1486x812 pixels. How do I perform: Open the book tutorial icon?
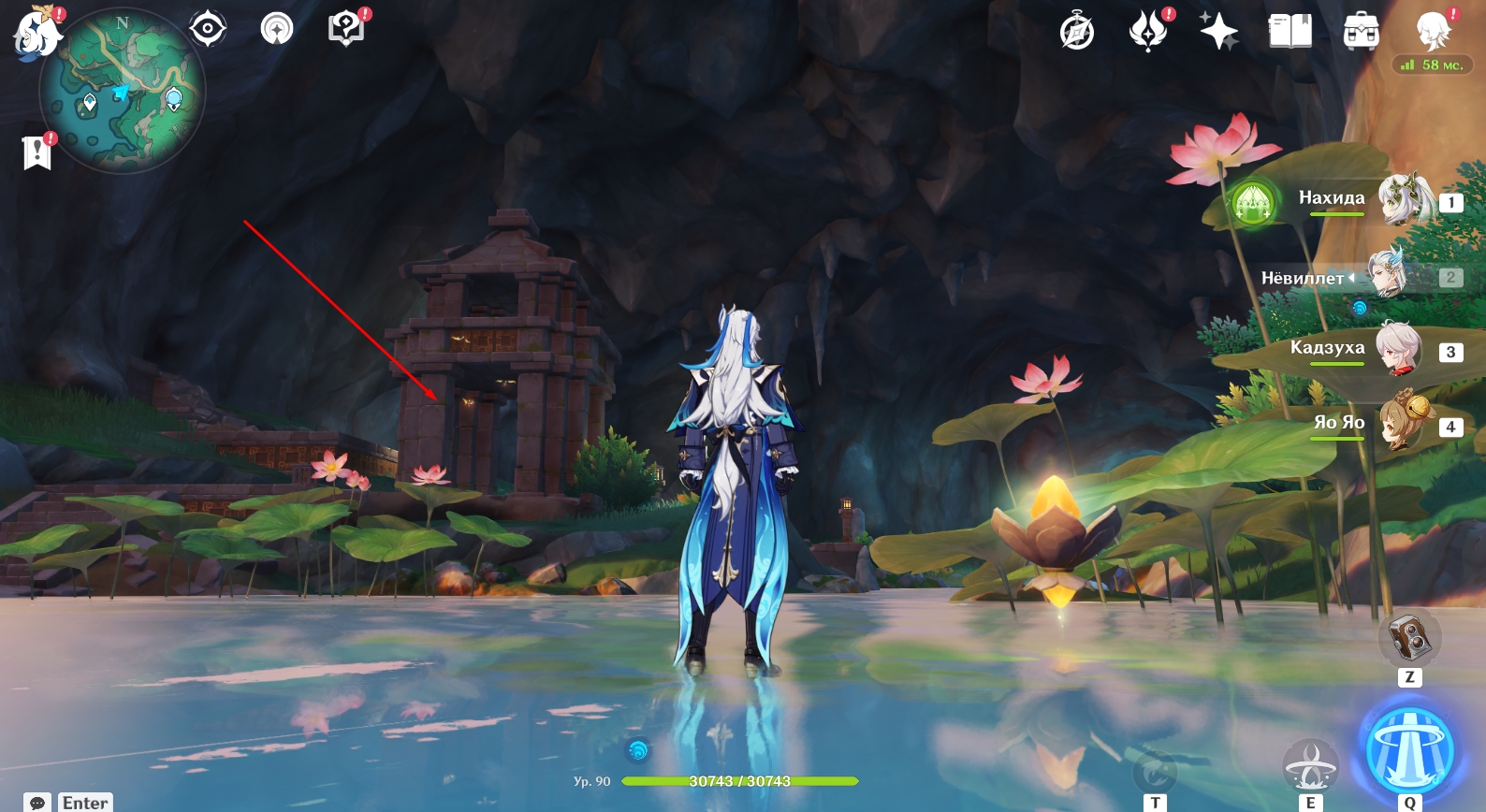[x=1289, y=32]
